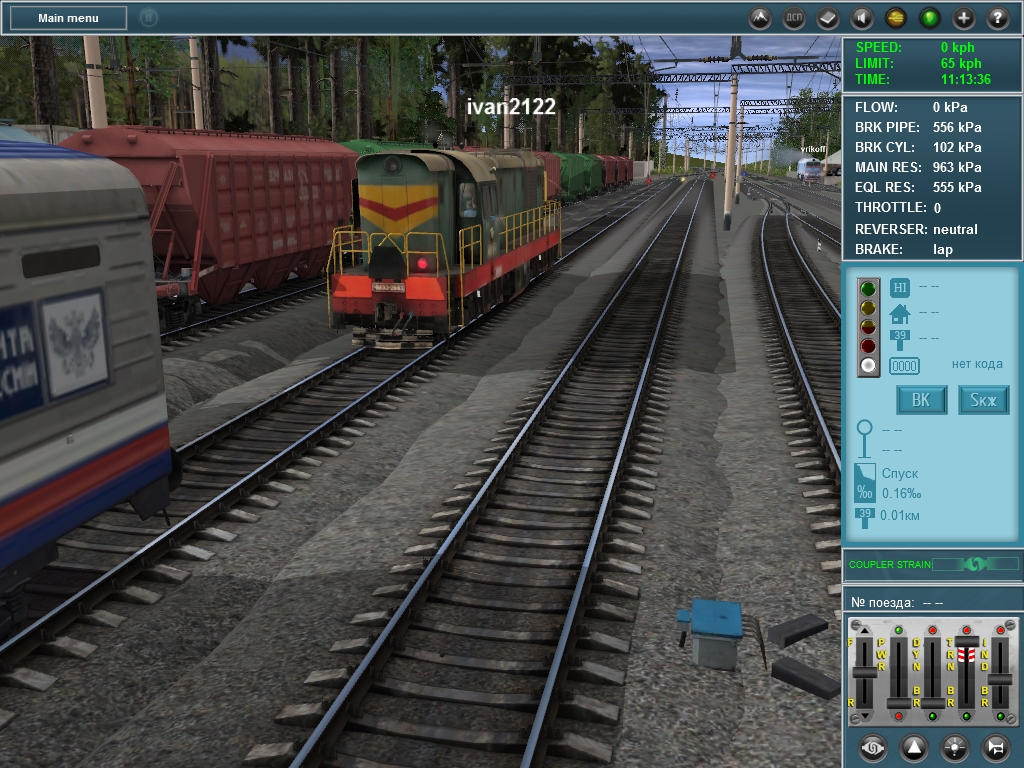Sound the horn button
Image resolution: width=1024 pixels, height=768 pixels.
coord(995,747)
